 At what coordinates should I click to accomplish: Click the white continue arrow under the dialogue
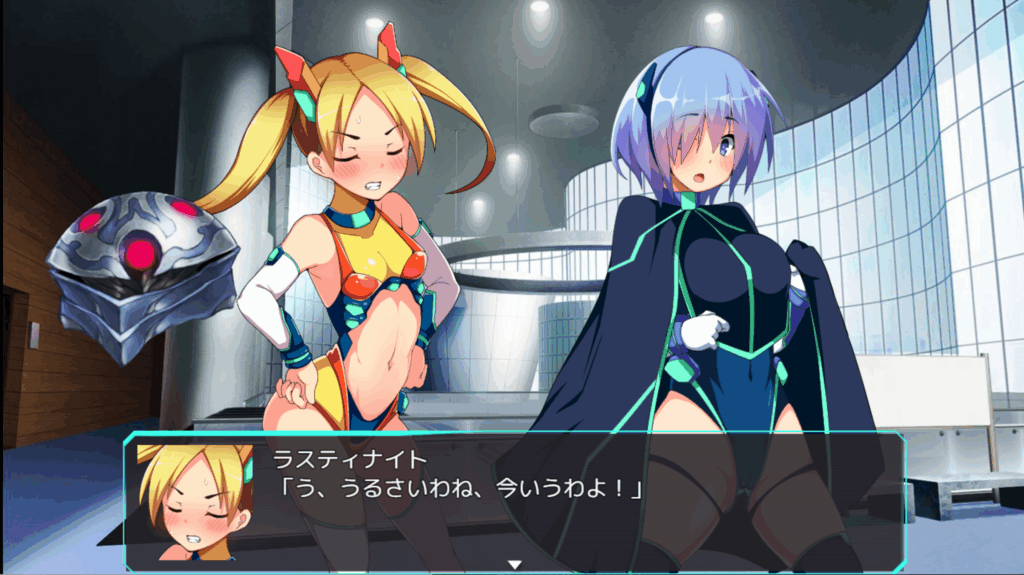[515, 565]
